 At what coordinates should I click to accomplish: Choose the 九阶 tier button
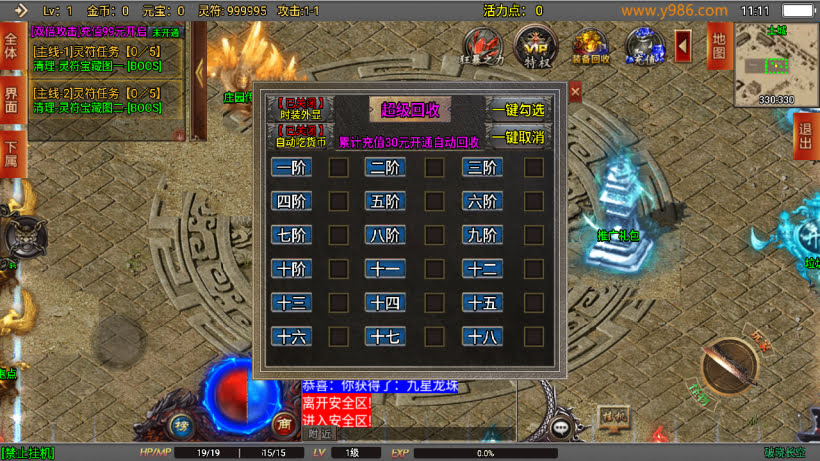[x=482, y=236]
